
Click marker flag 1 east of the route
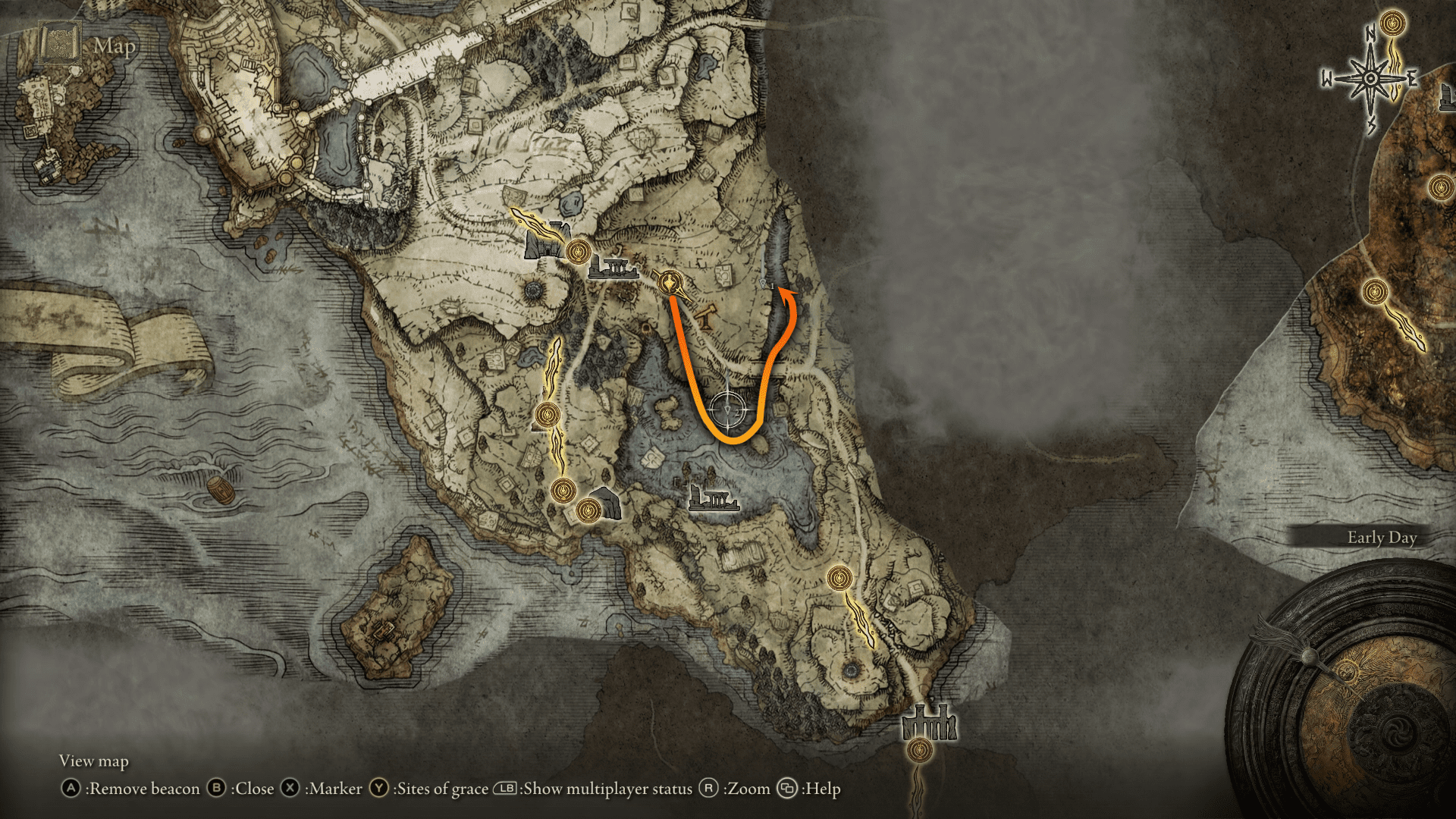764,284
